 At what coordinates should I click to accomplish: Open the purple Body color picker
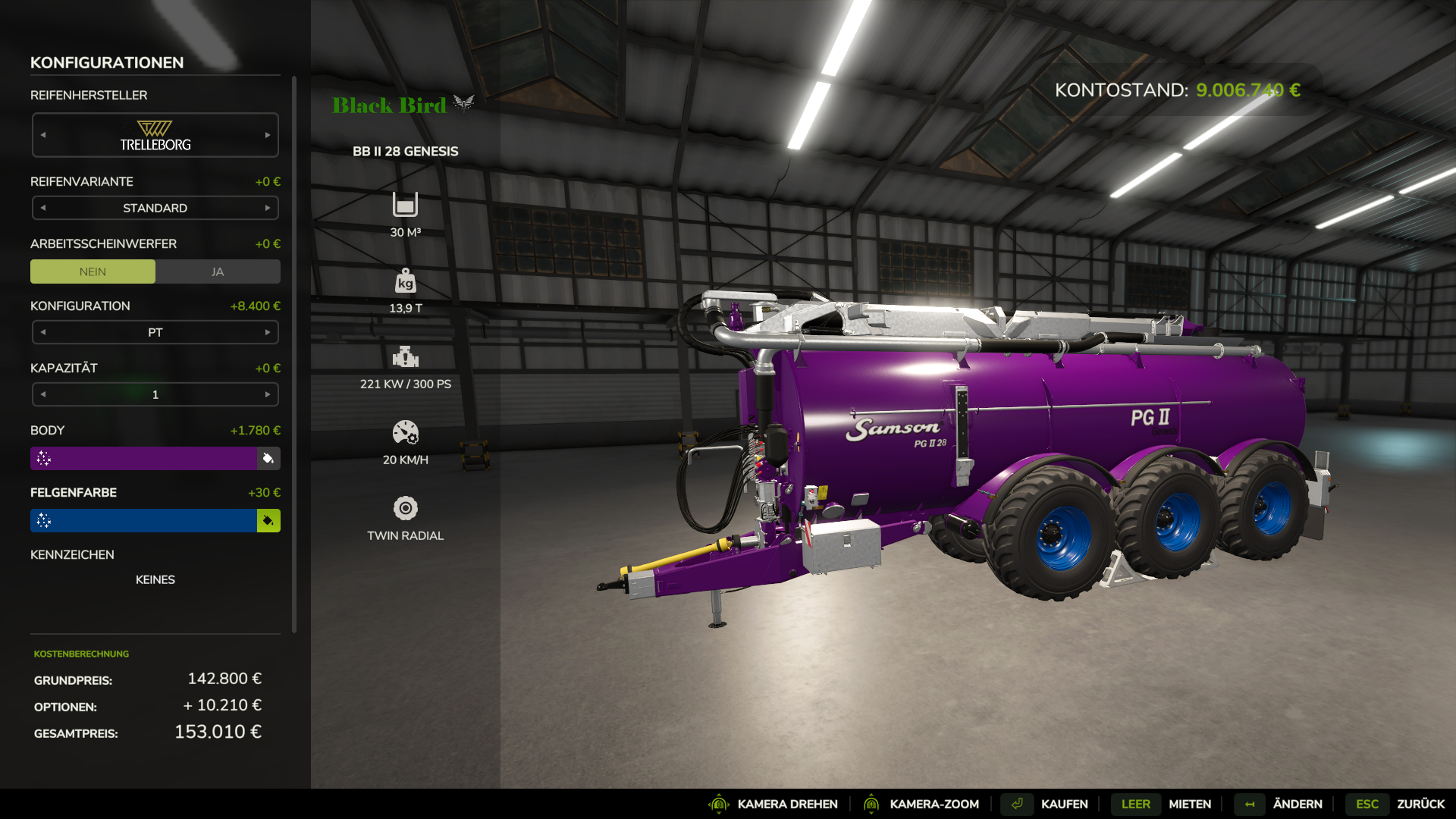click(x=144, y=458)
